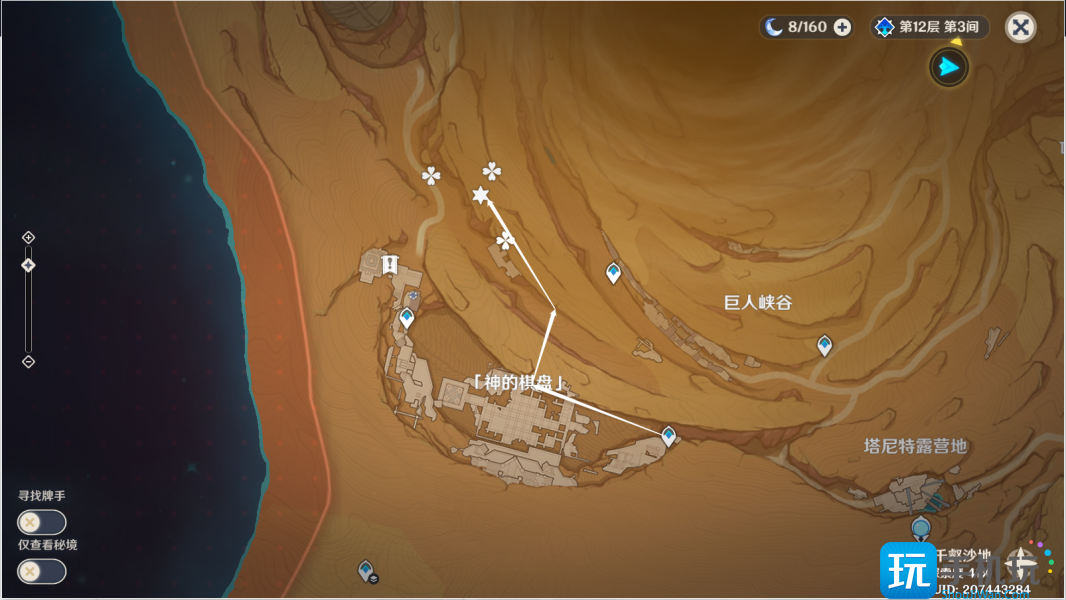Toggle the 仅查看秘境 switch

(41, 571)
